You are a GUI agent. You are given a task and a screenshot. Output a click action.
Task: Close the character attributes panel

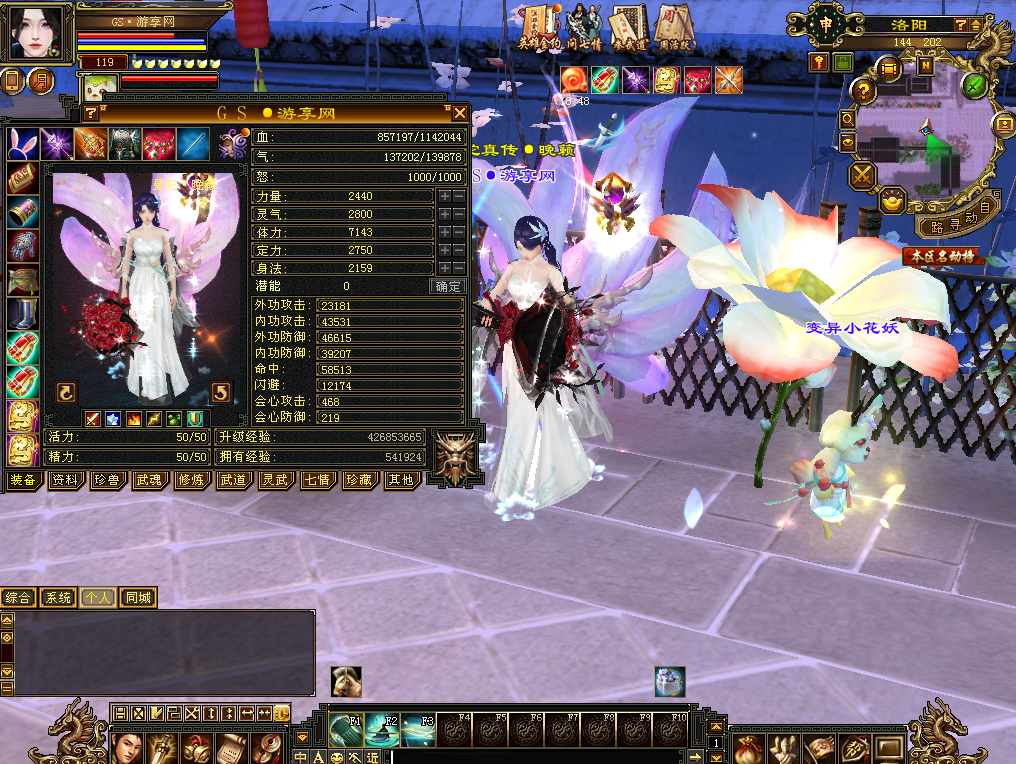459,113
